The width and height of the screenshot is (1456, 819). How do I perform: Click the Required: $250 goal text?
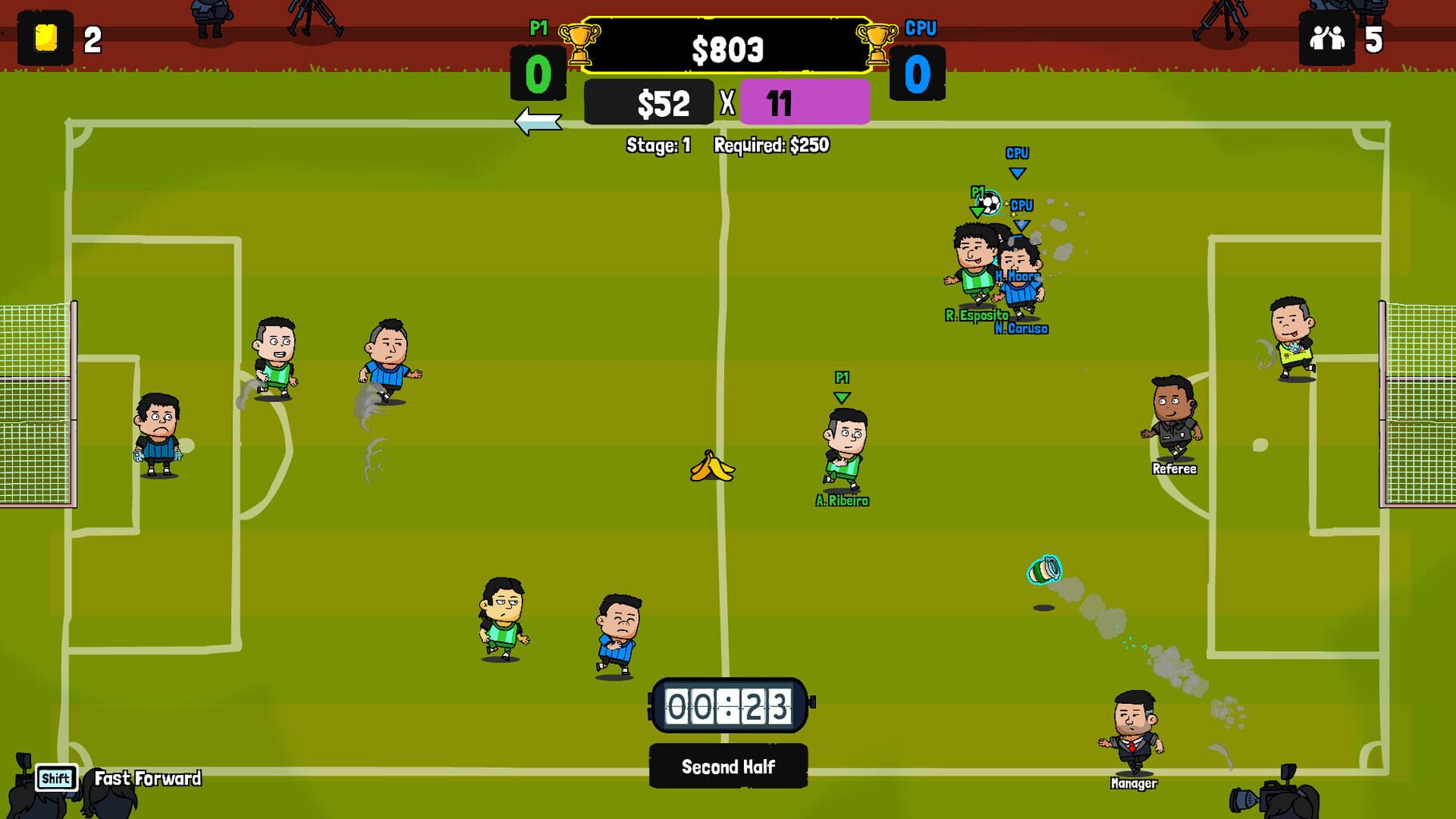773,146
